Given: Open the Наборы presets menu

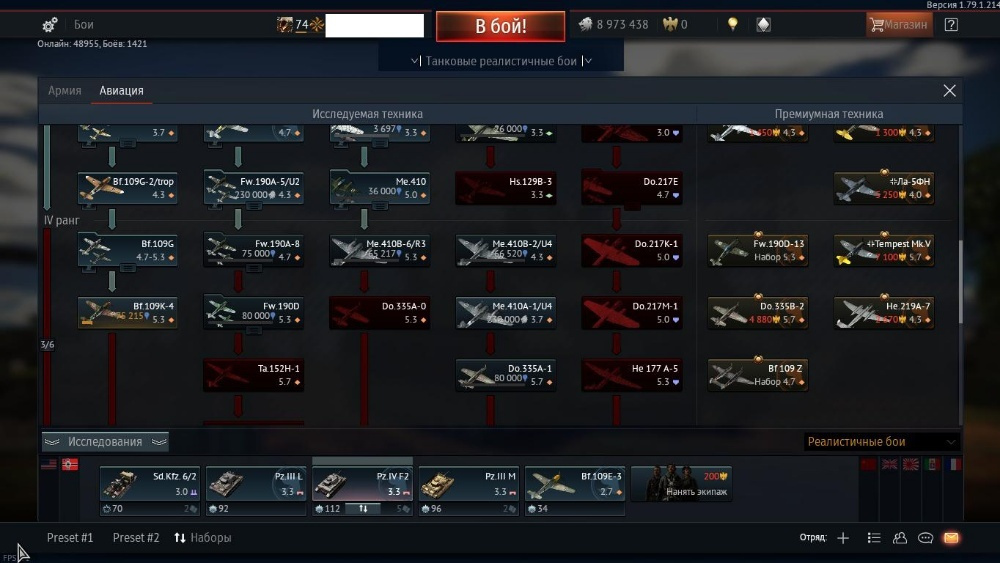Looking at the screenshot, I should (203, 538).
